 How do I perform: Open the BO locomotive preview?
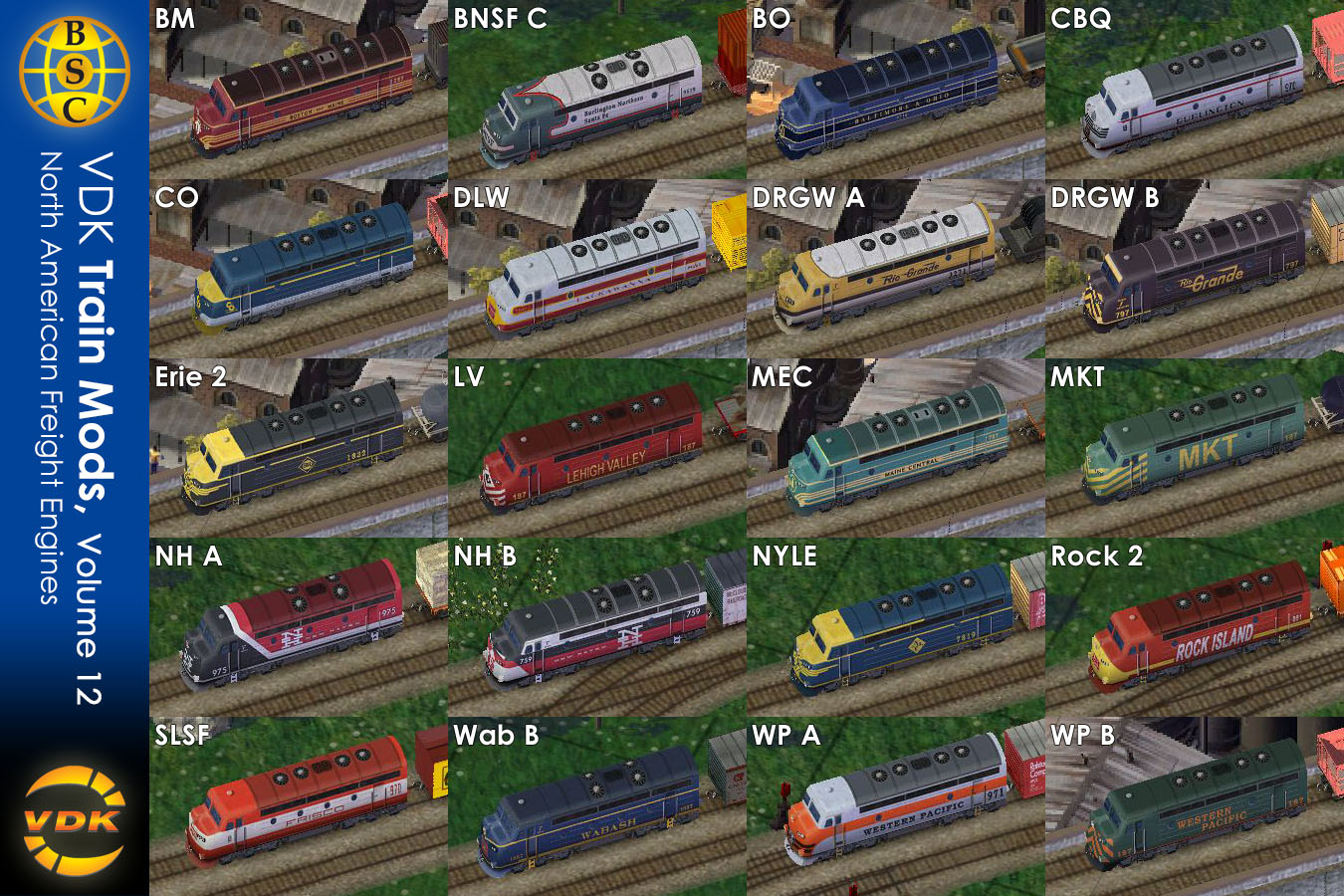click(x=896, y=90)
